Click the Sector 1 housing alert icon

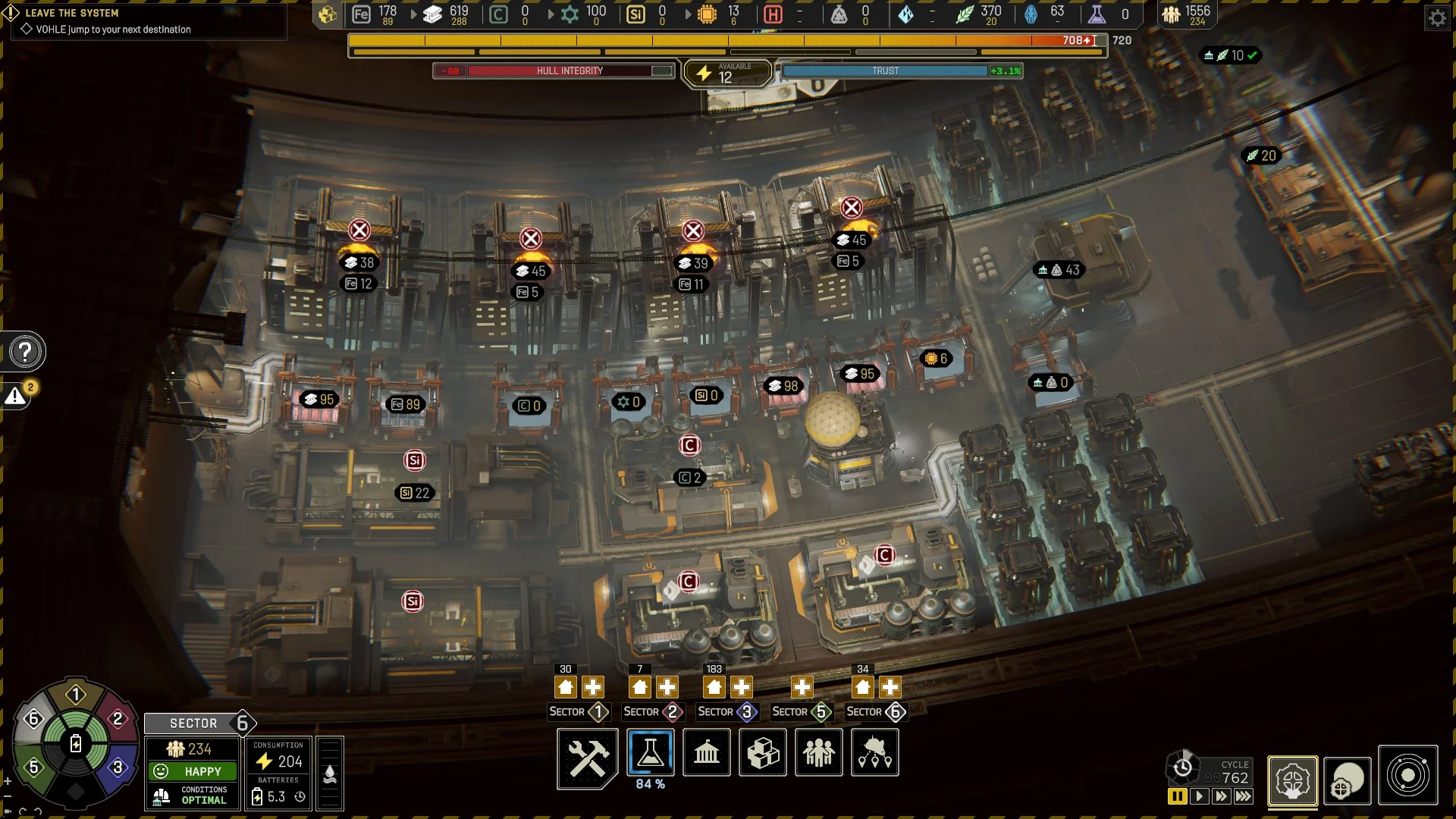[566, 688]
